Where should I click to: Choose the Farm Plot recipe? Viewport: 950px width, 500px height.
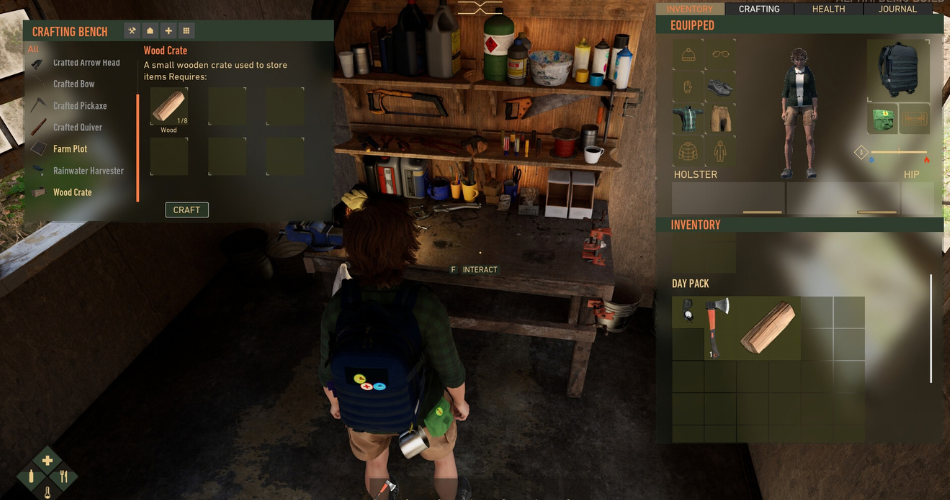click(70, 149)
